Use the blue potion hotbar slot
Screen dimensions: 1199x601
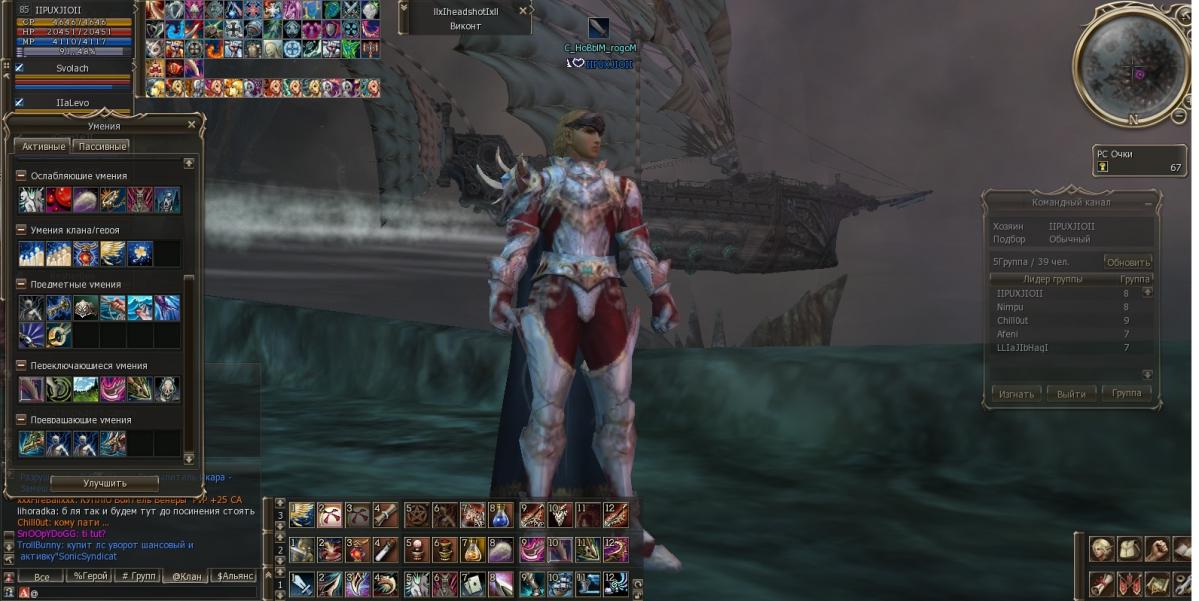tap(501, 516)
